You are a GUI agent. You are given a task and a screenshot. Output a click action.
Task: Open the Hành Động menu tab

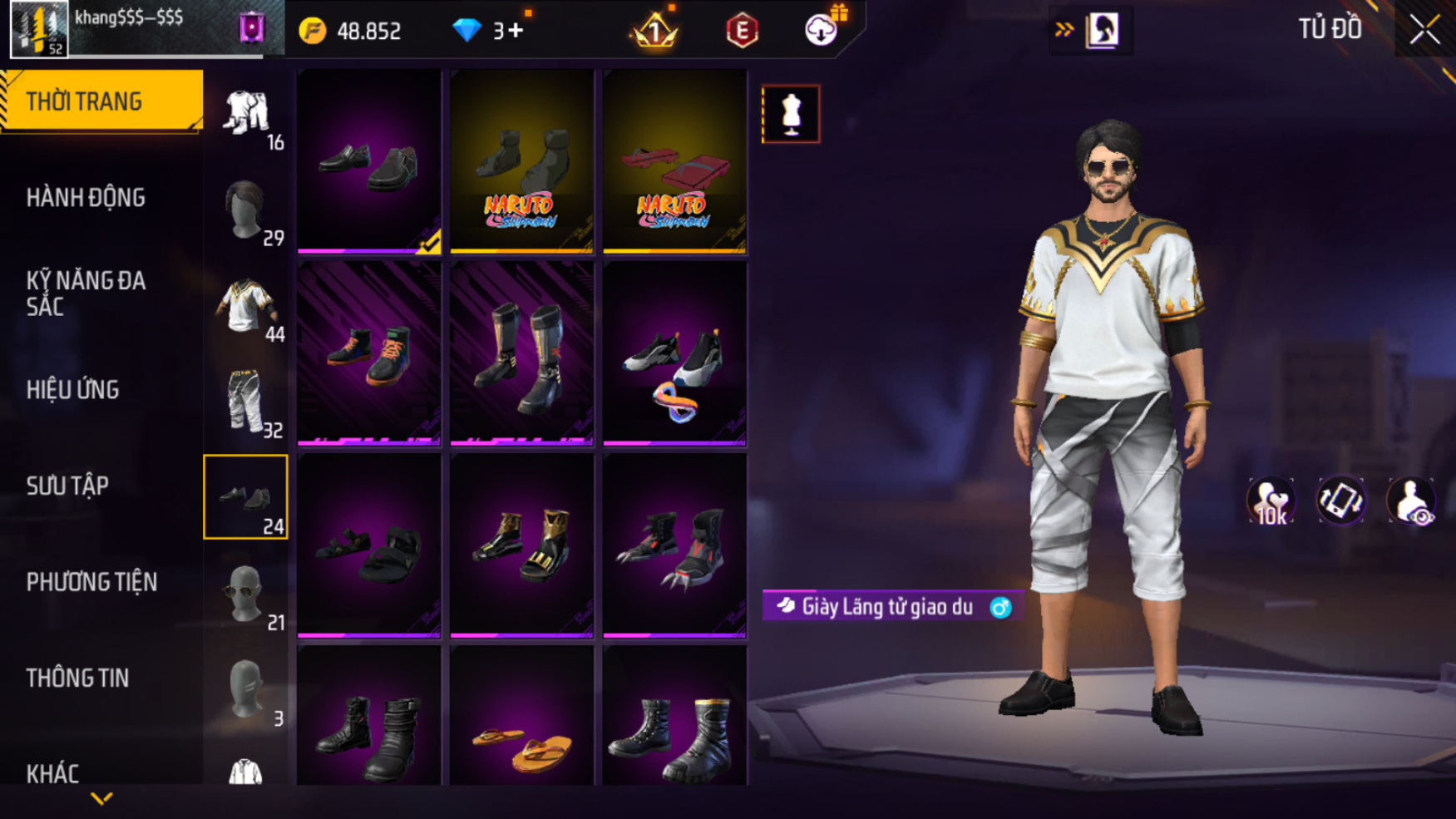[x=86, y=198]
